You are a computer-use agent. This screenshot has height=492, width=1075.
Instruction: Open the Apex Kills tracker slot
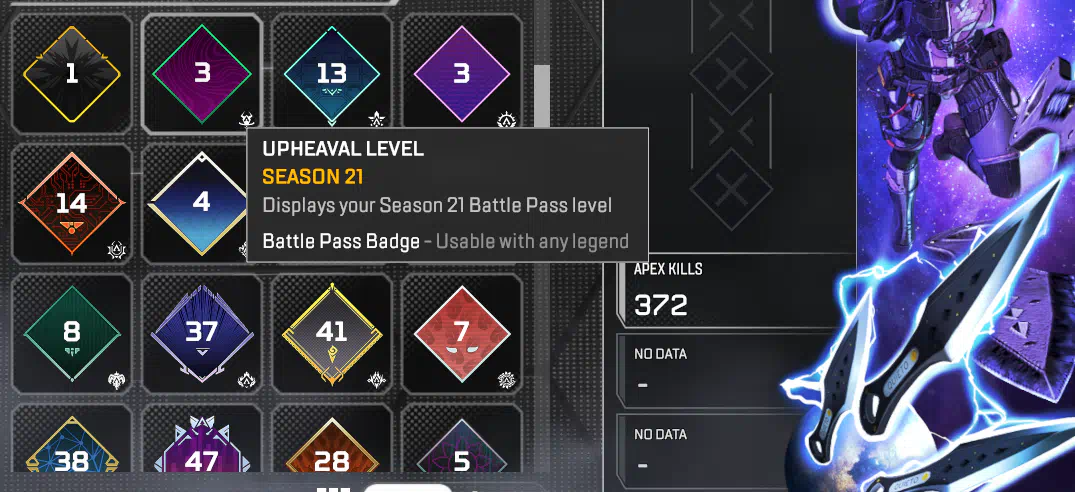(737, 293)
